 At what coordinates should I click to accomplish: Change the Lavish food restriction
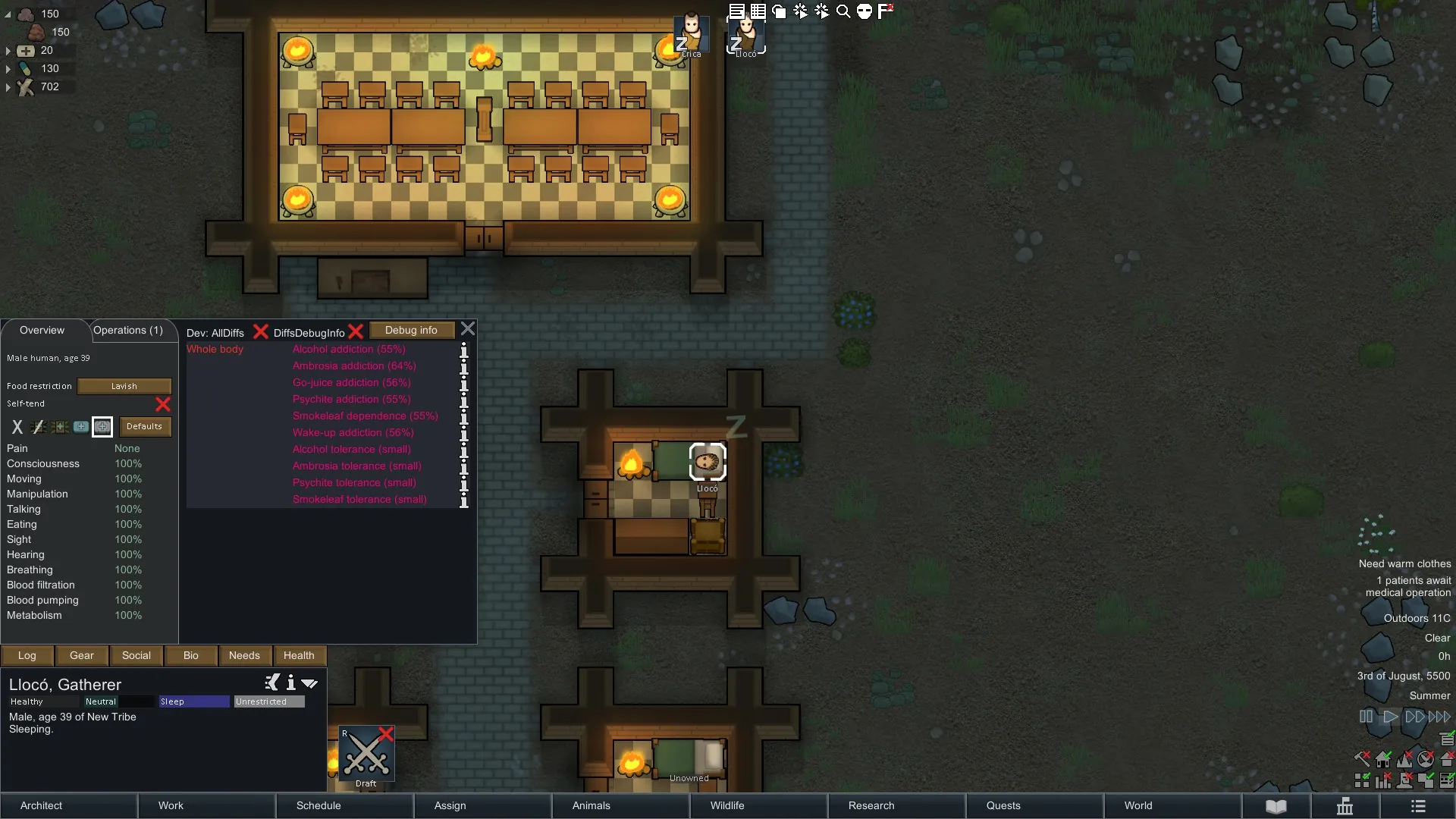(x=124, y=386)
